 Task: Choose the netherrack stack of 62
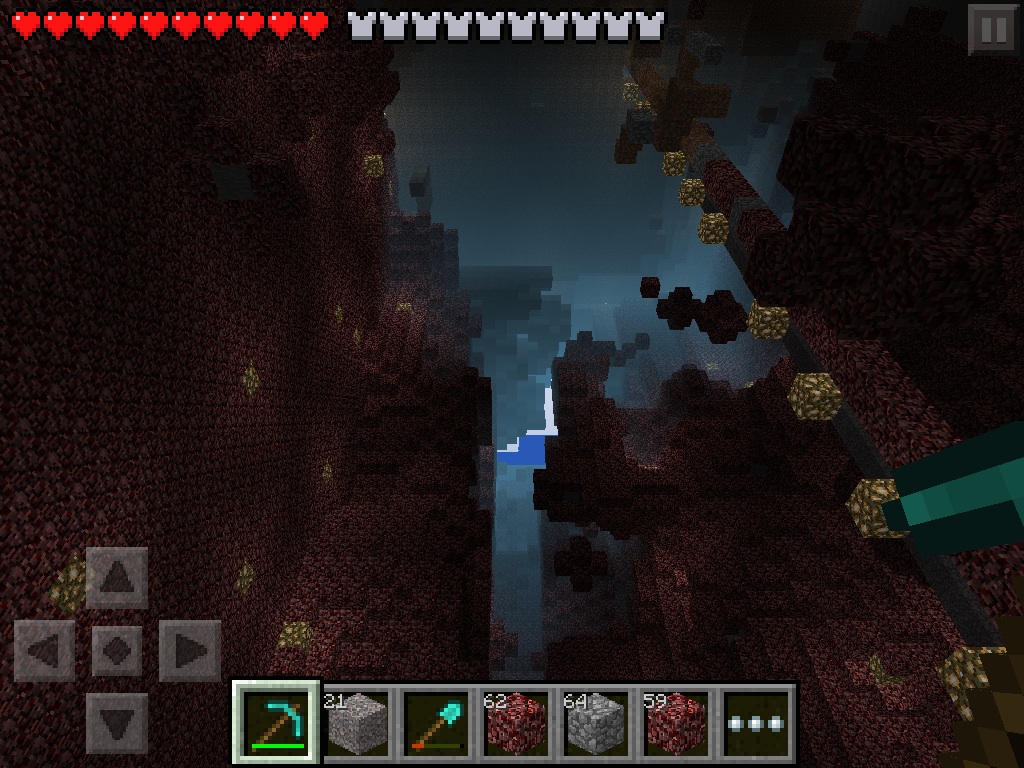517,722
